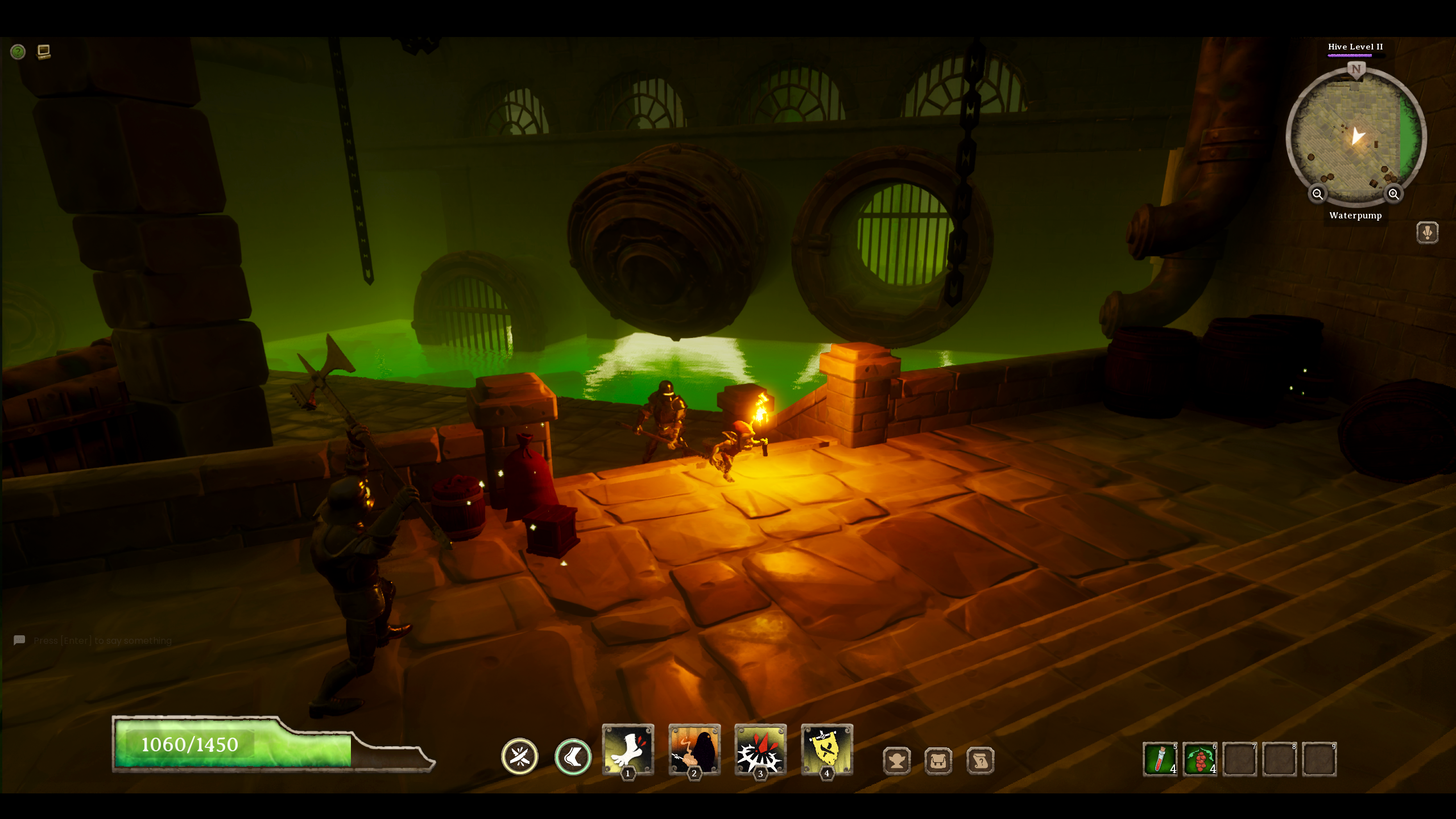This screenshot has width=1456, height=819.
Task: Use the health potion in slot 5
Action: coord(1161,757)
